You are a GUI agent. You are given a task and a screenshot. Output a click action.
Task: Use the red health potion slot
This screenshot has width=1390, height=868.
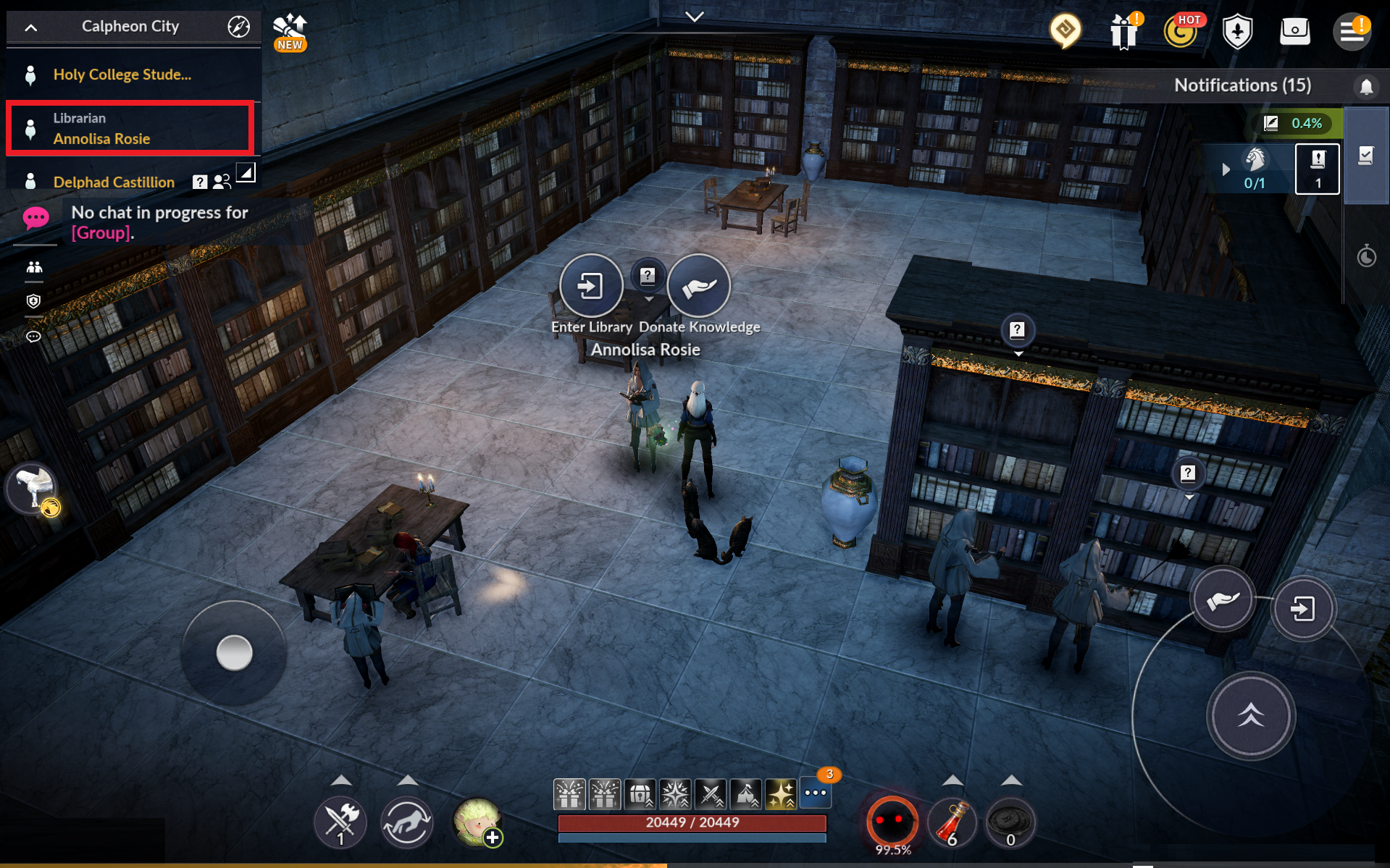pos(953,823)
